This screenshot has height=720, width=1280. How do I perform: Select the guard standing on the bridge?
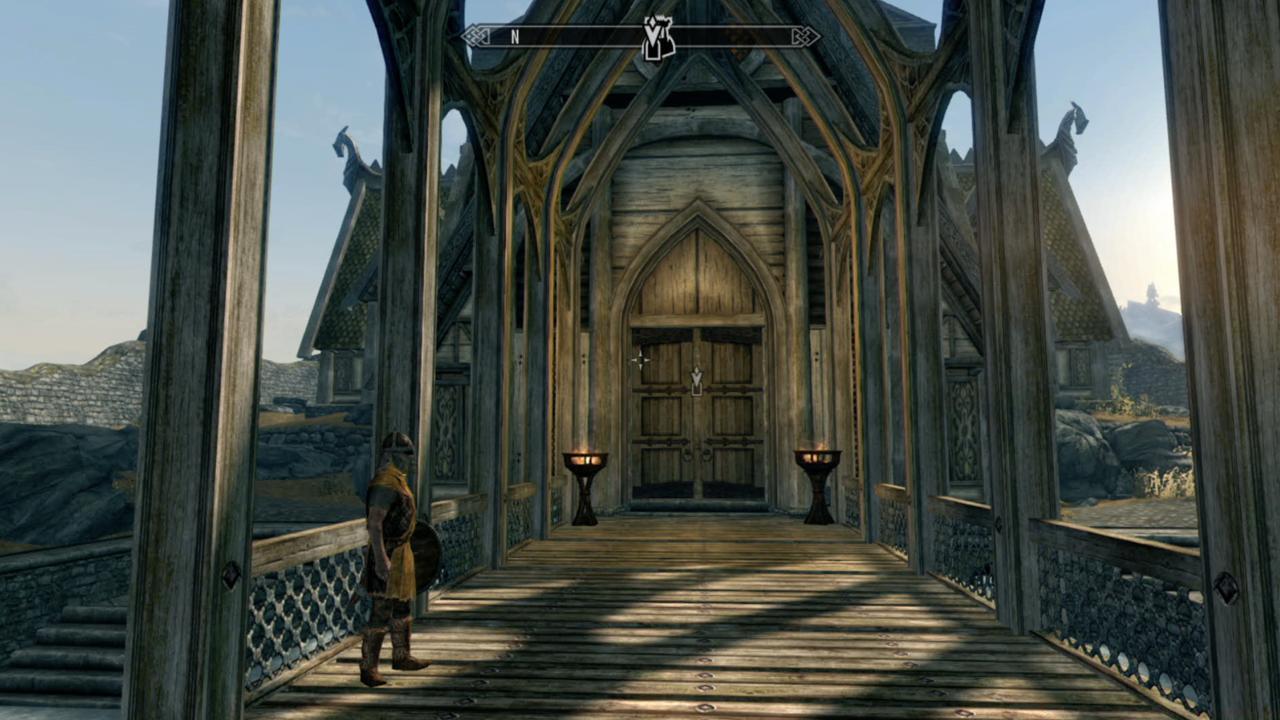pos(395,550)
